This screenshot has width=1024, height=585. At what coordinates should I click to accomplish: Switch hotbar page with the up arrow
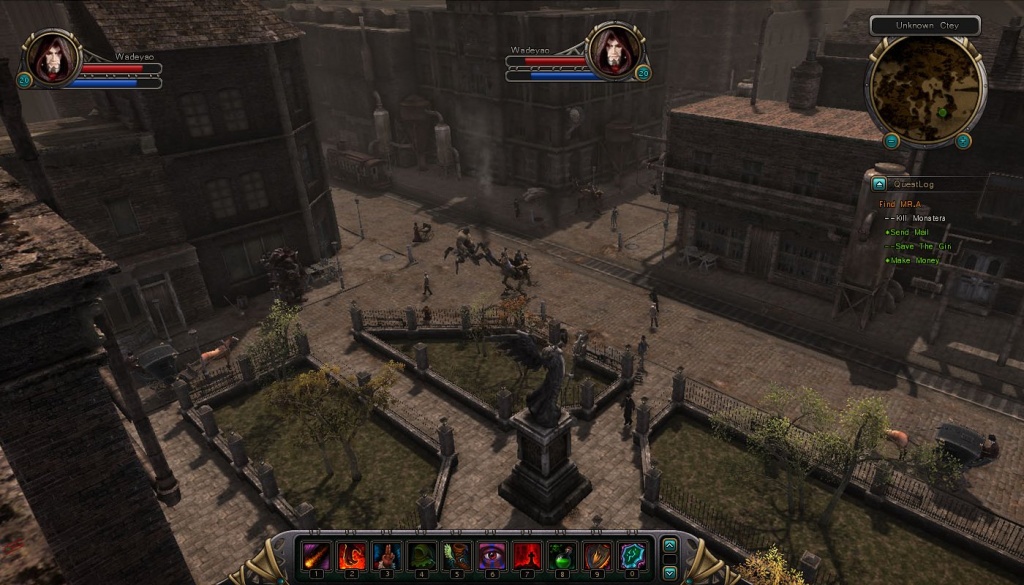670,545
